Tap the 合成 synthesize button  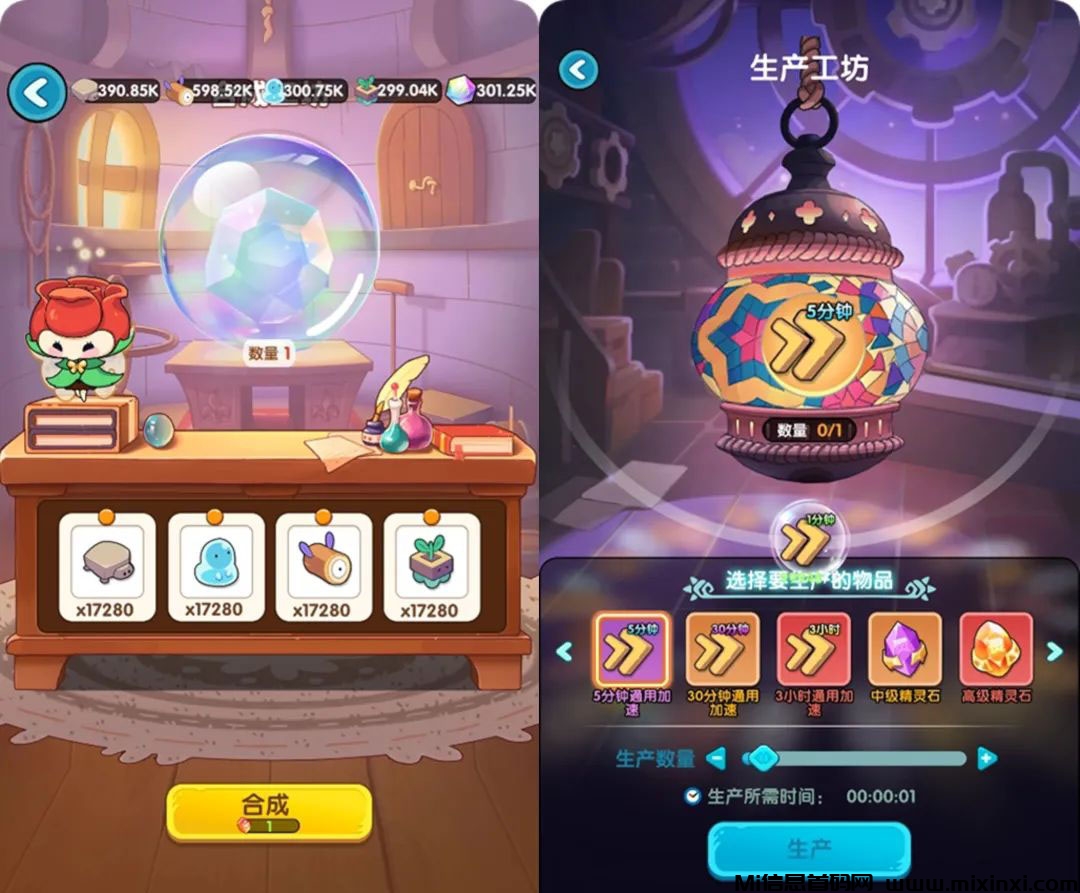tap(268, 811)
